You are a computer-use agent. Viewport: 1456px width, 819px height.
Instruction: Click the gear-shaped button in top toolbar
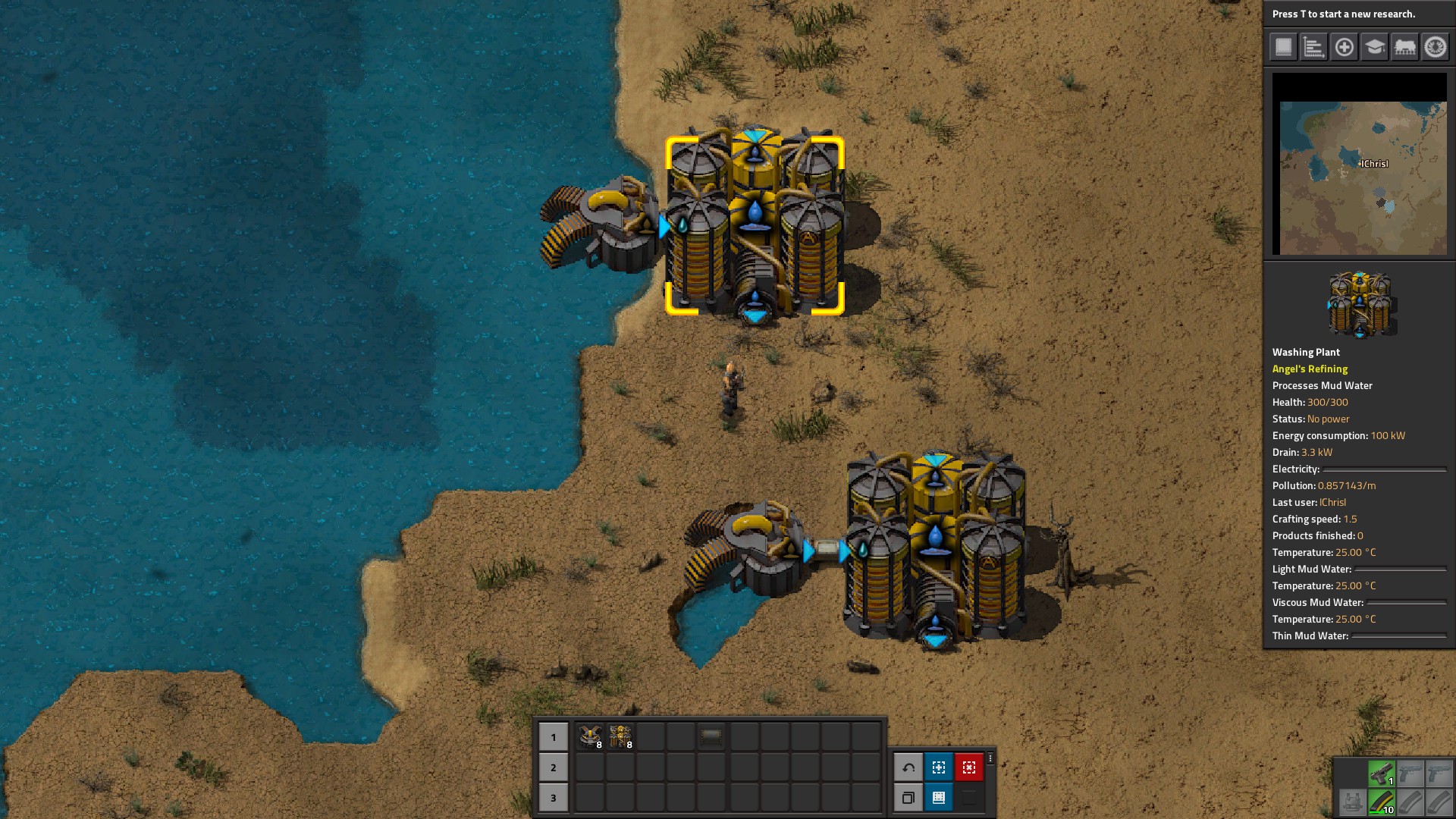[x=1435, y=47]
